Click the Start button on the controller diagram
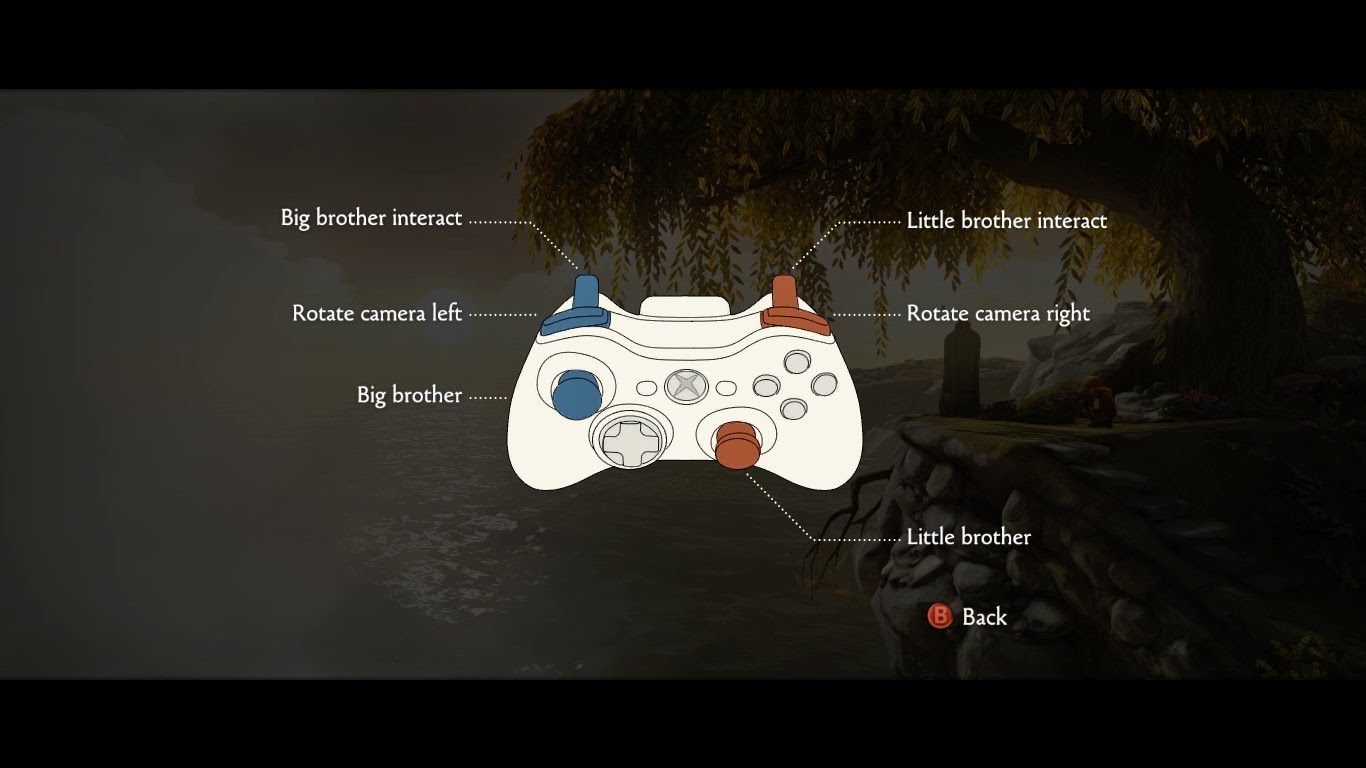The height and width of the screenshot is (768, 1366). [x=725, y=386]
